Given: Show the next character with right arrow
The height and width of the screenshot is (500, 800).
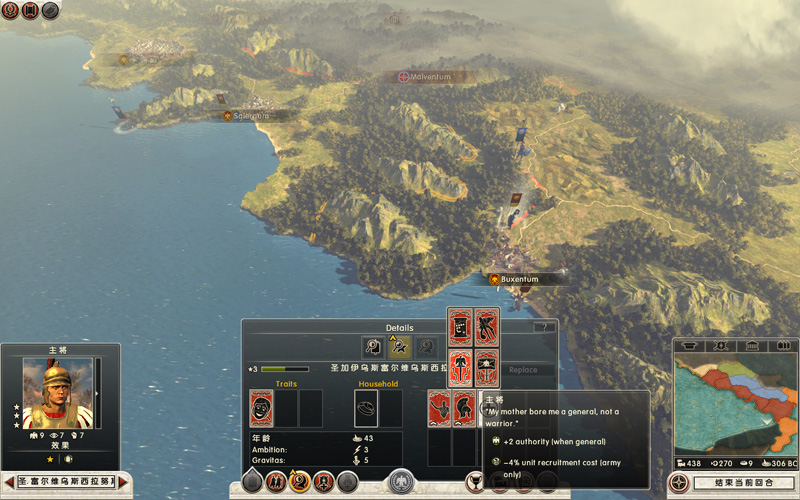Looking at the screenshot, I should point(124,483).
